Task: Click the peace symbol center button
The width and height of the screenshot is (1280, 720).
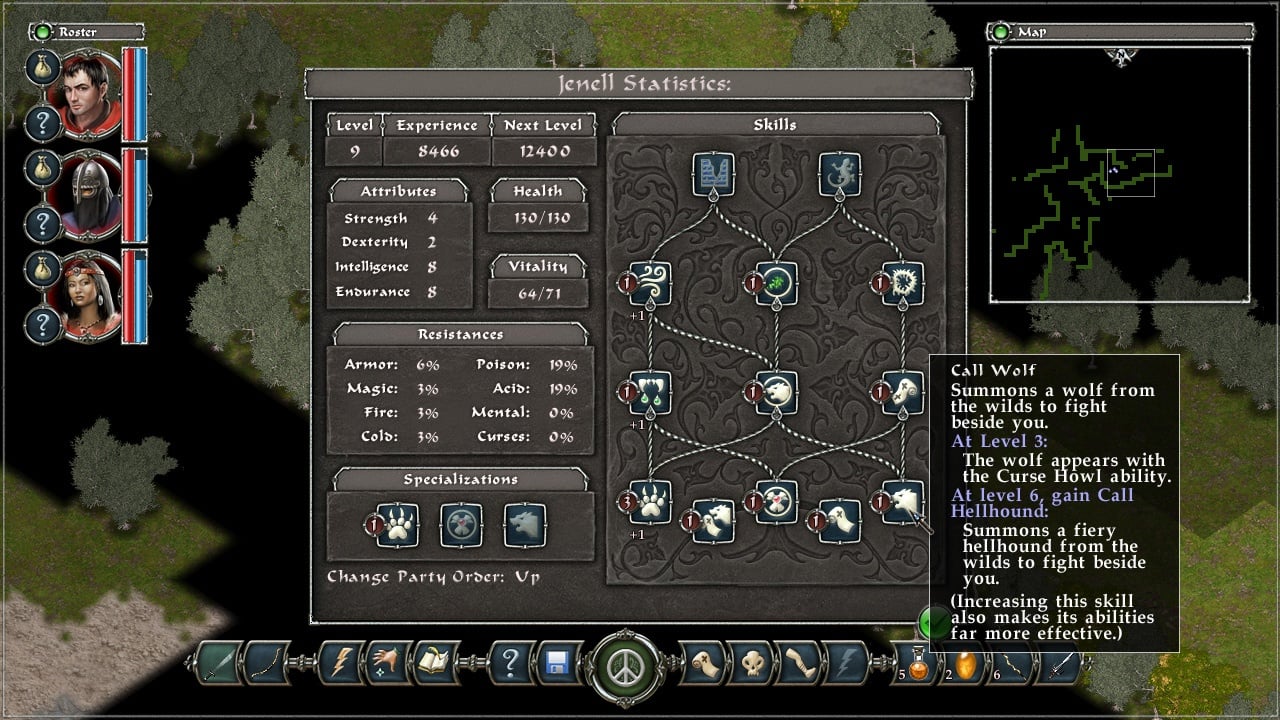Action: (x=627, y=664)
